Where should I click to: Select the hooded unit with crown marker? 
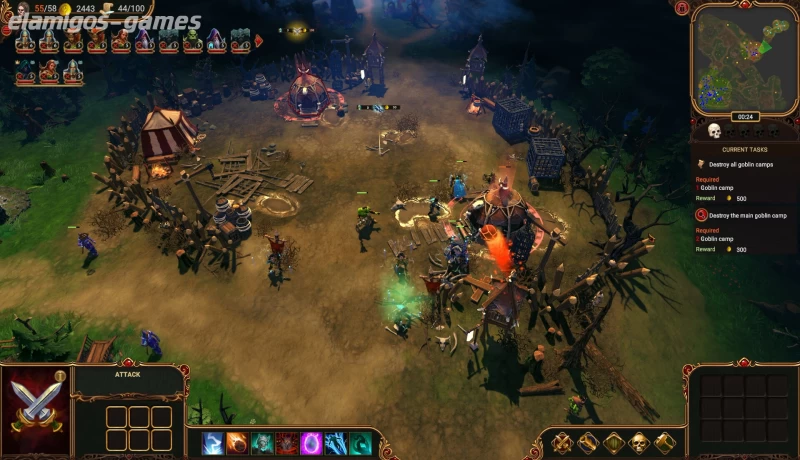point(23,70)
